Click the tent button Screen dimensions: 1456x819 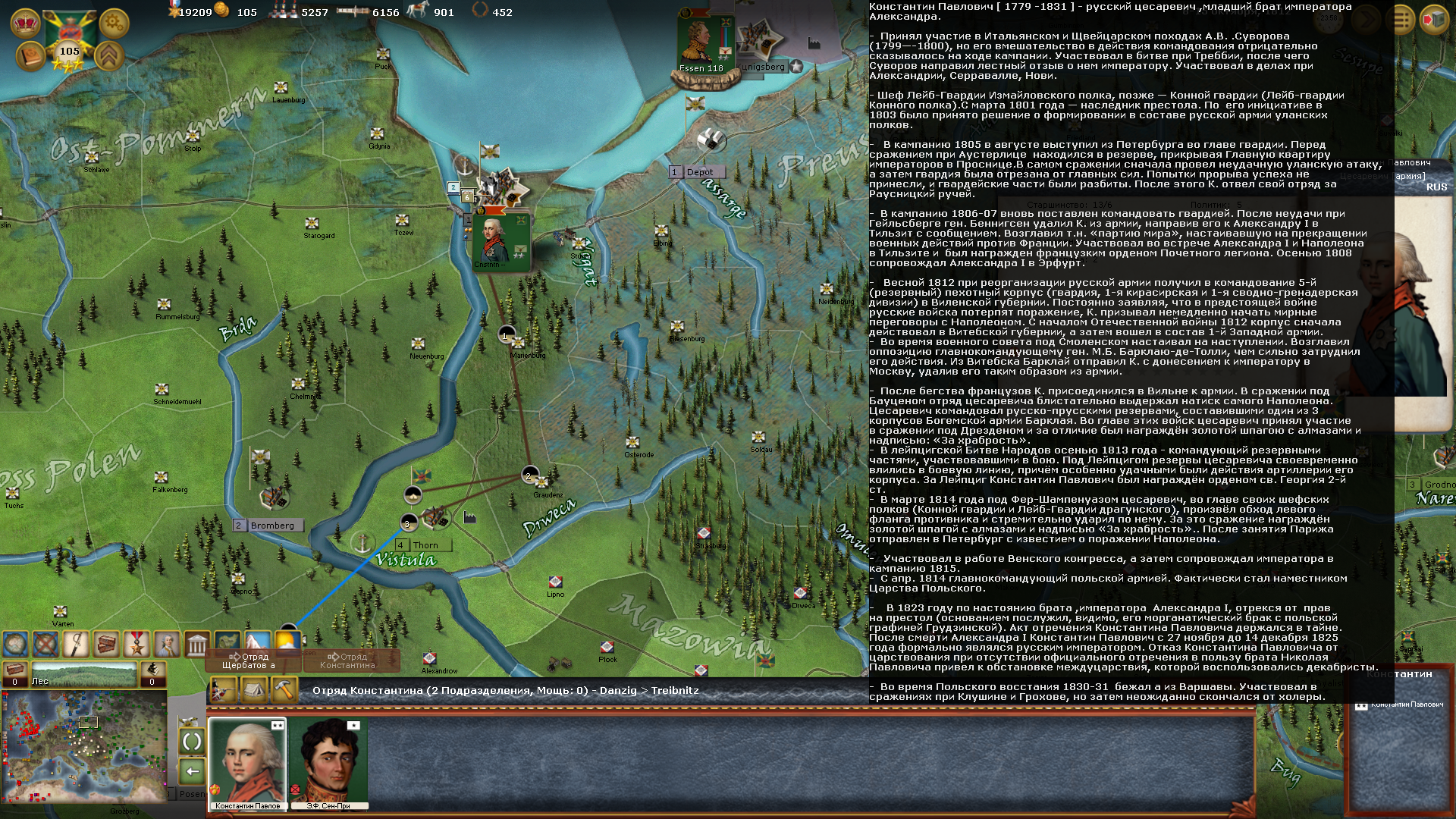pyautogui.click(x=253, y=690)
